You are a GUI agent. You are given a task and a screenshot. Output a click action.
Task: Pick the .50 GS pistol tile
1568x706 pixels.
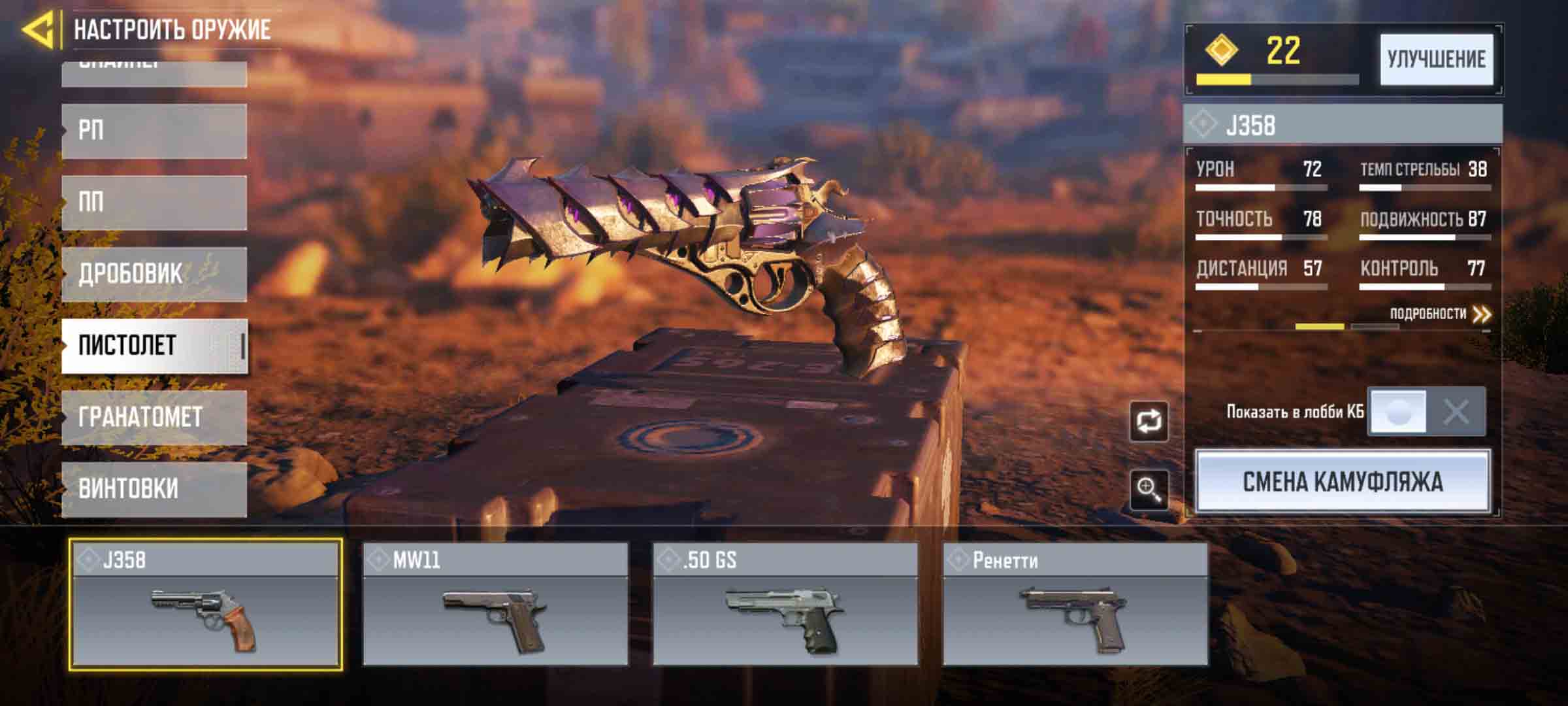point(785,604)
